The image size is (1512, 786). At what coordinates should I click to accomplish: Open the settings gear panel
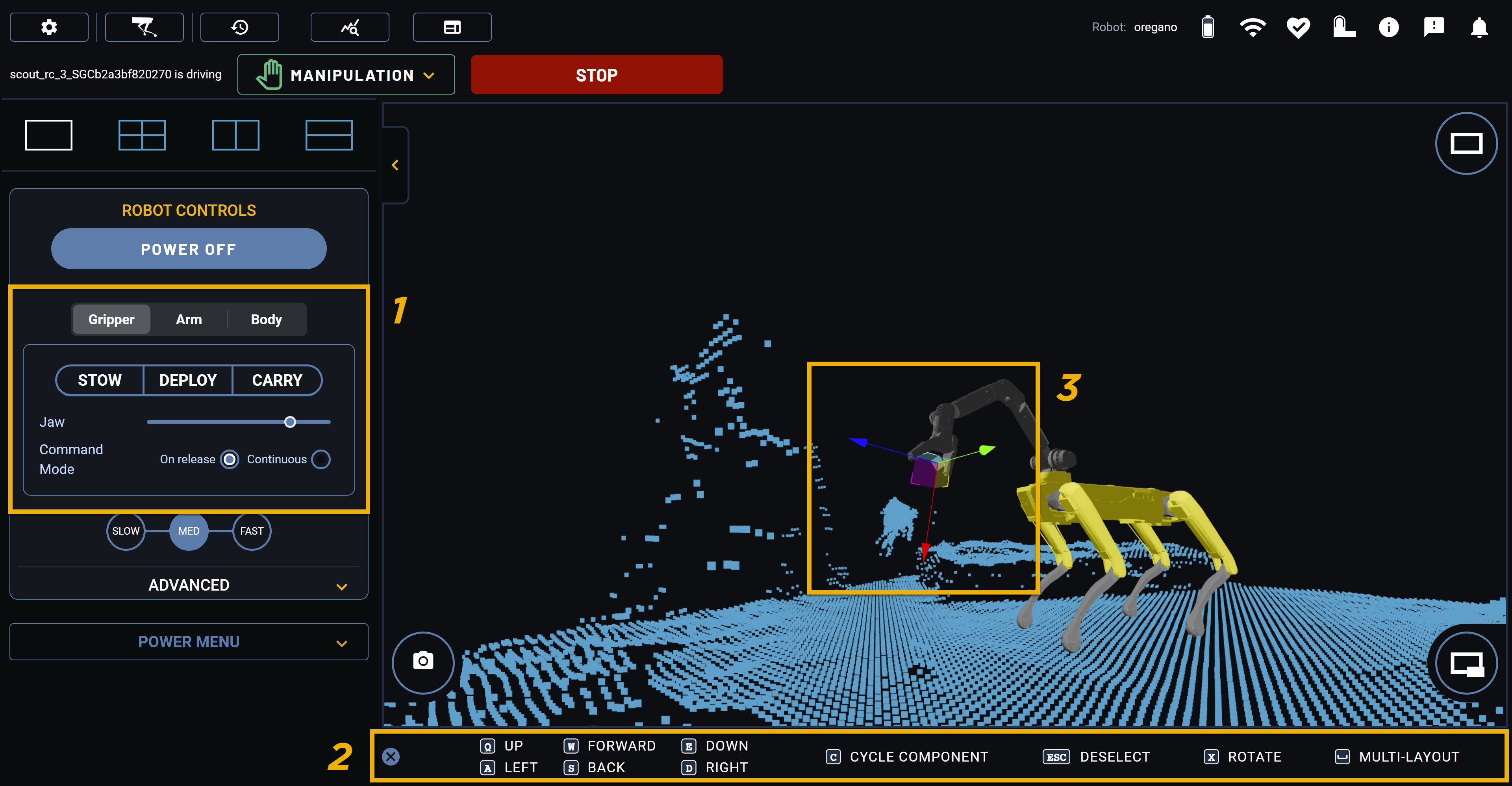49,26
